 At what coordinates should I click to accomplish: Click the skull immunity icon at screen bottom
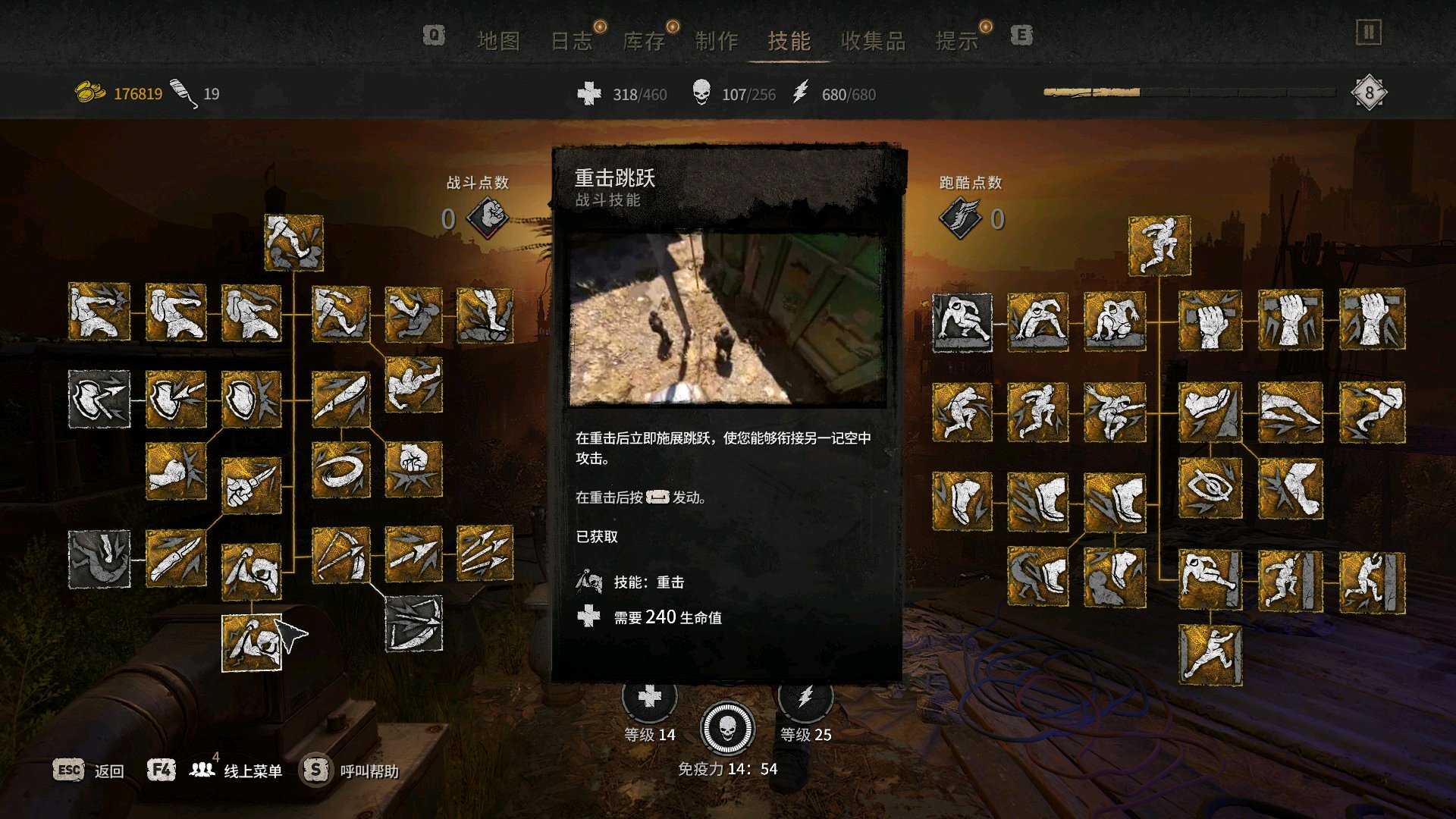click(726, 728)
